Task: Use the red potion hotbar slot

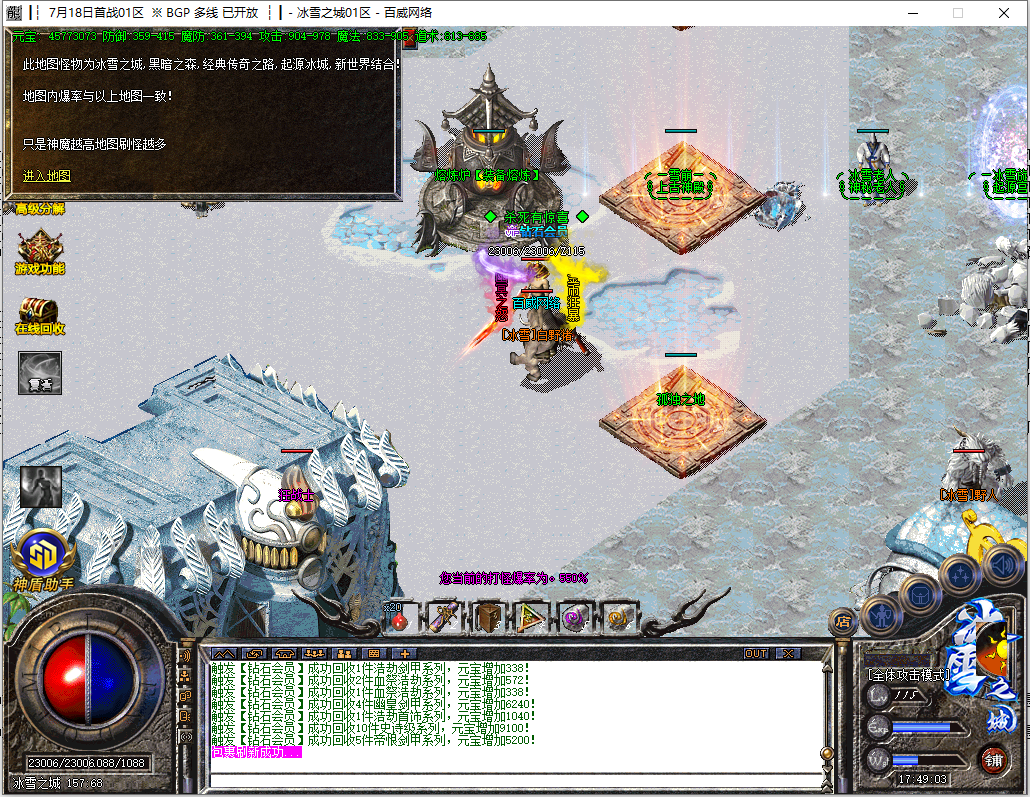Action: (x=400, y=619)
